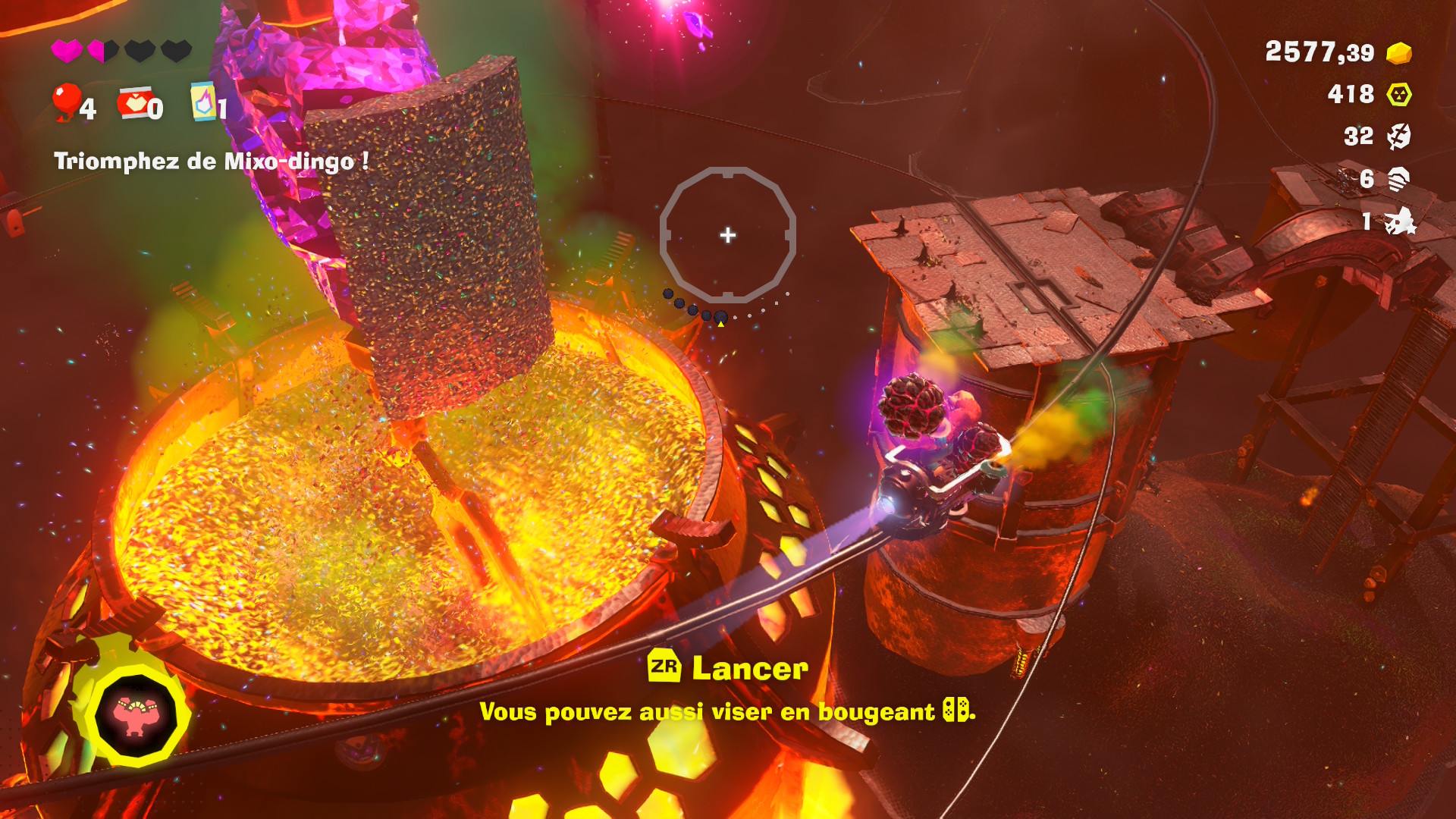
Task: Click the yellow hexagon chip icon
Action: (x=1399, y=95)
